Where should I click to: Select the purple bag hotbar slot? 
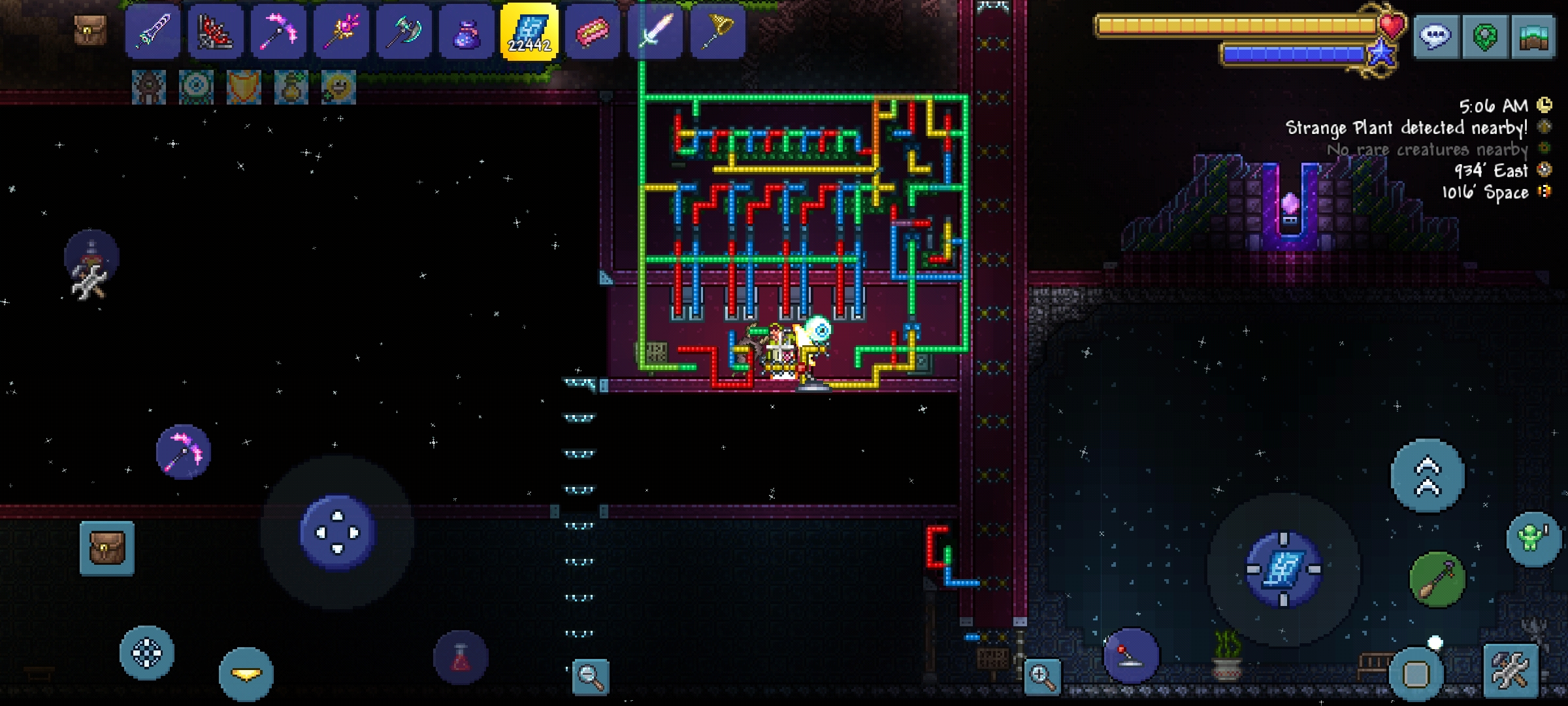point(466,31)
